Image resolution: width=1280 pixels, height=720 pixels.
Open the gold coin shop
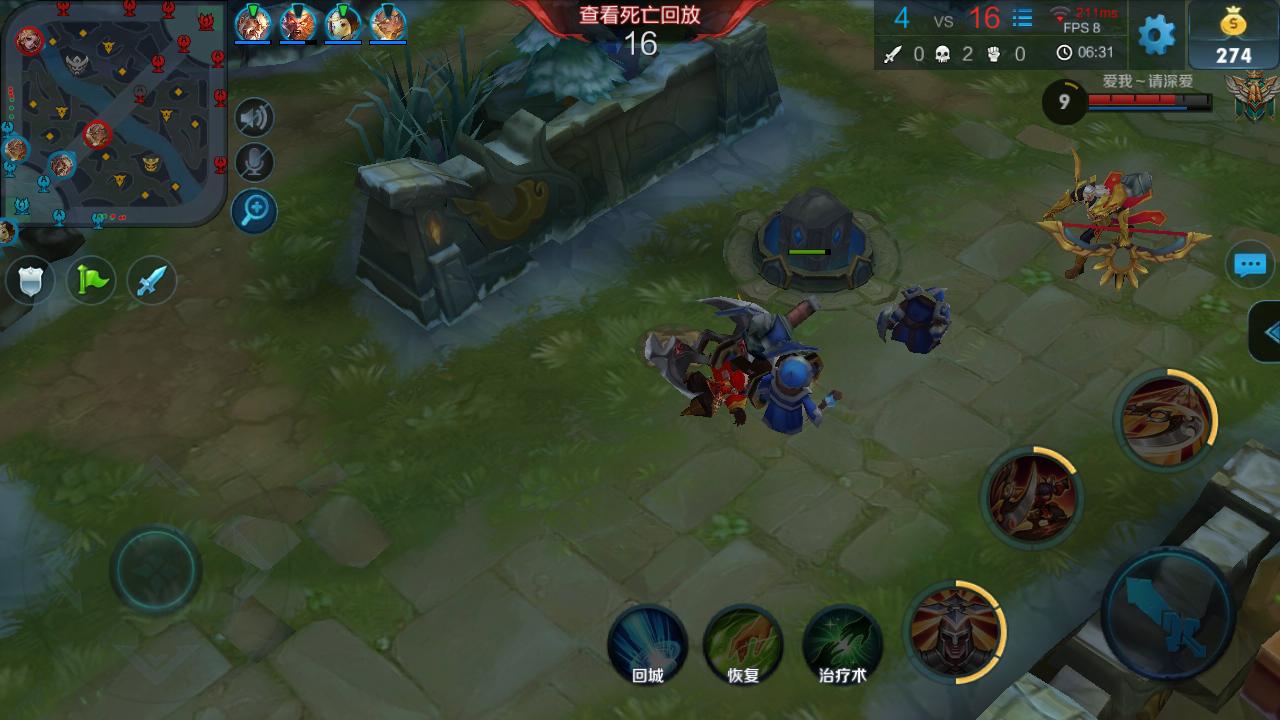[x=1233, y=37]
